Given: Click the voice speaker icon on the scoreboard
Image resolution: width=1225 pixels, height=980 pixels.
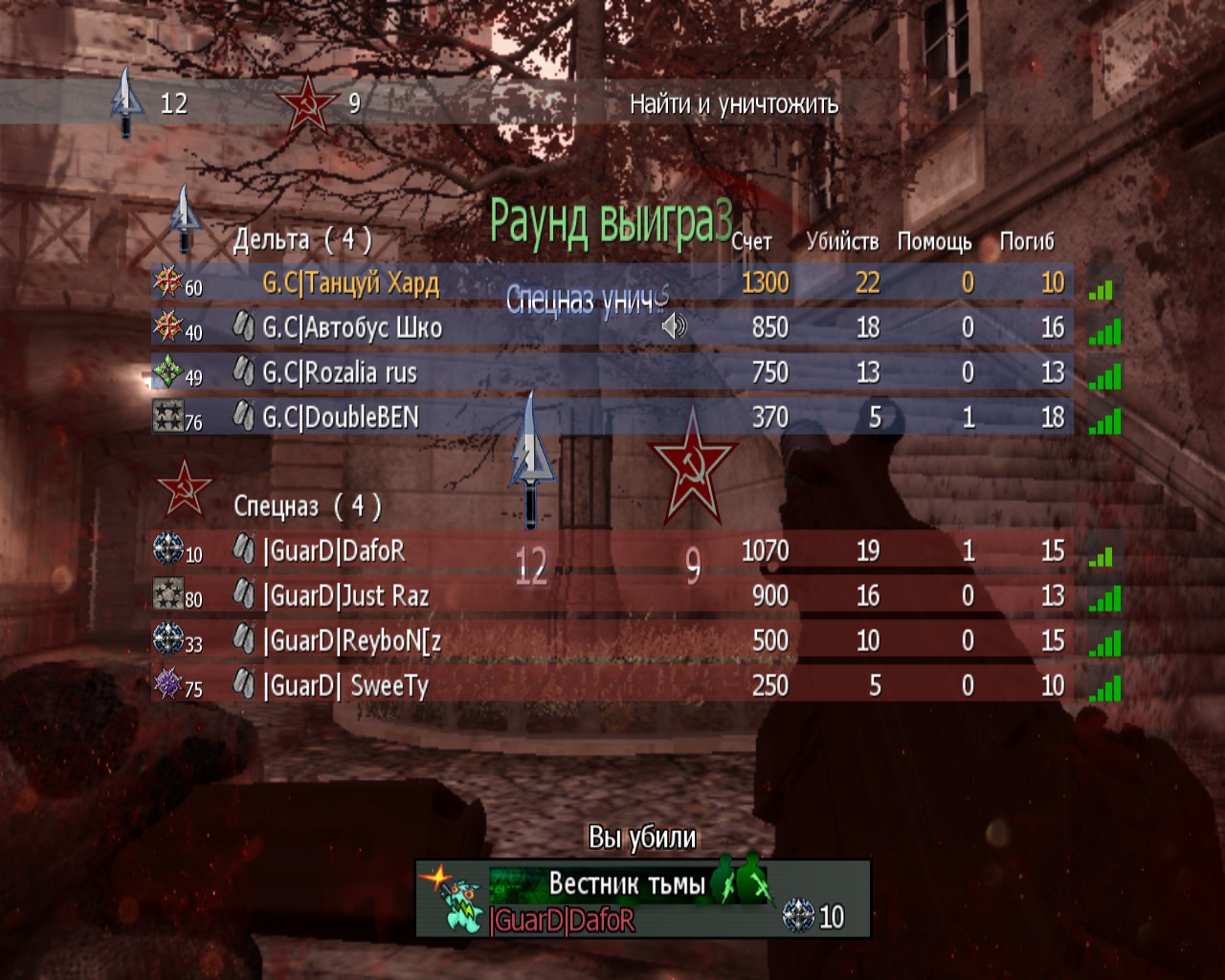Looking at the screenshot, I should point(674,327).
